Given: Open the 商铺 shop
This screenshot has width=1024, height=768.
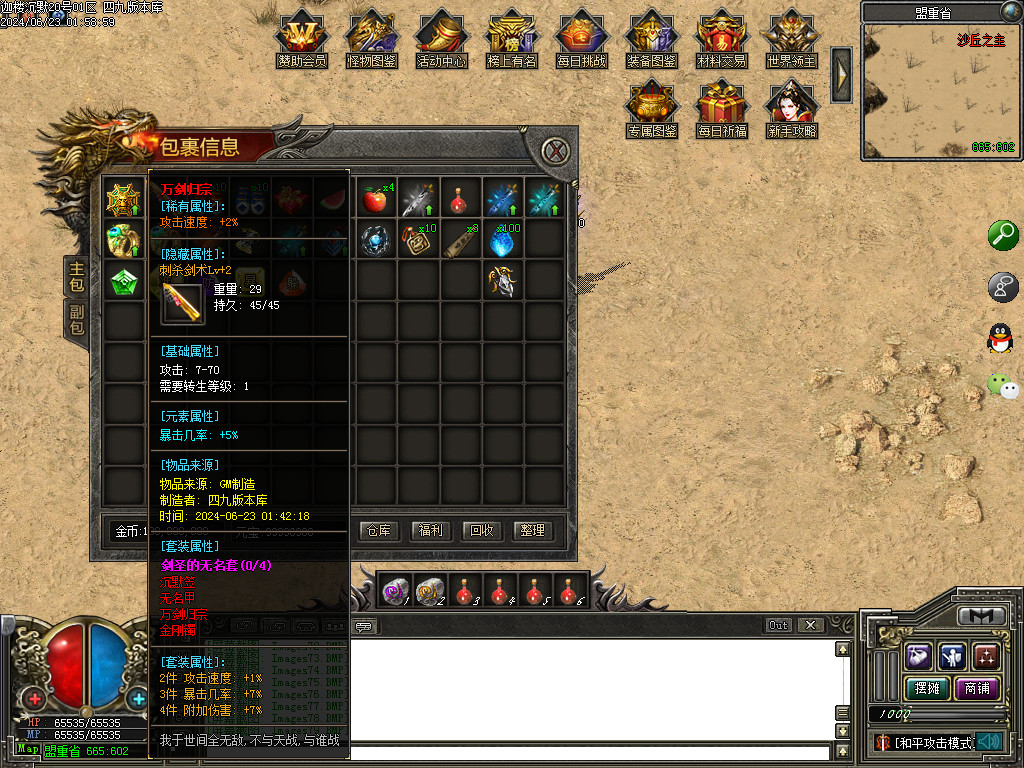Looking at the screenshot, I should pyautogui.click(x=977, y=688).
